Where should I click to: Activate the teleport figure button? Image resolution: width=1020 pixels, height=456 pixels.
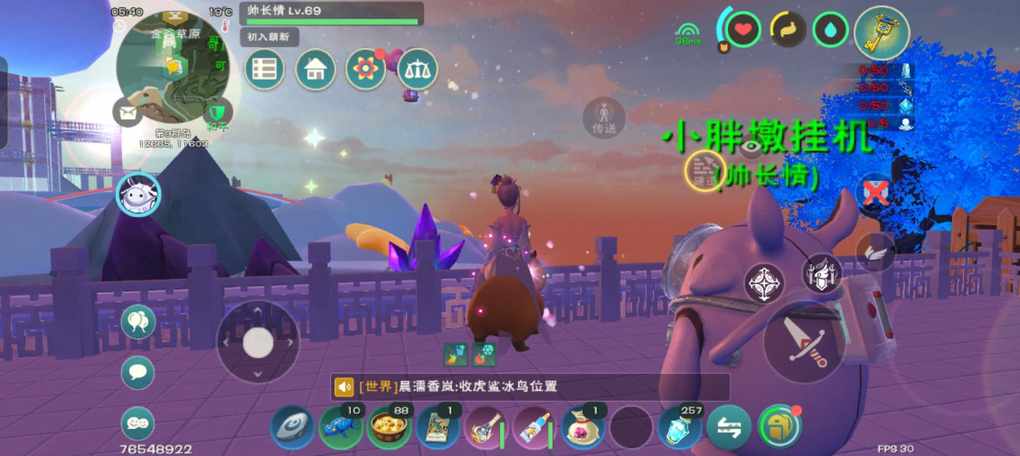(x=603, y=116)
